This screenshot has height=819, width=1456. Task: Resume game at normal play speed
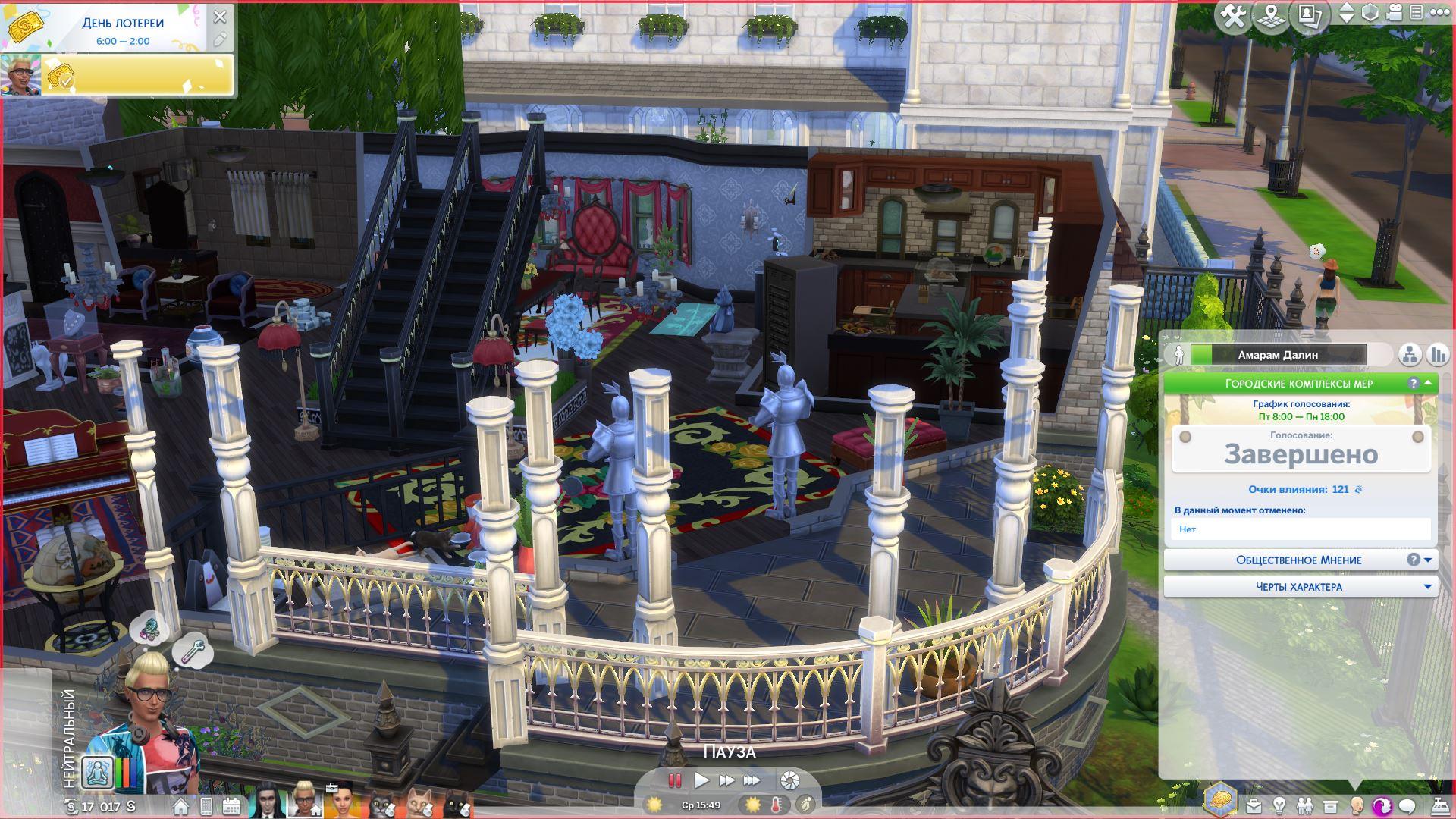tap(701, 780)
